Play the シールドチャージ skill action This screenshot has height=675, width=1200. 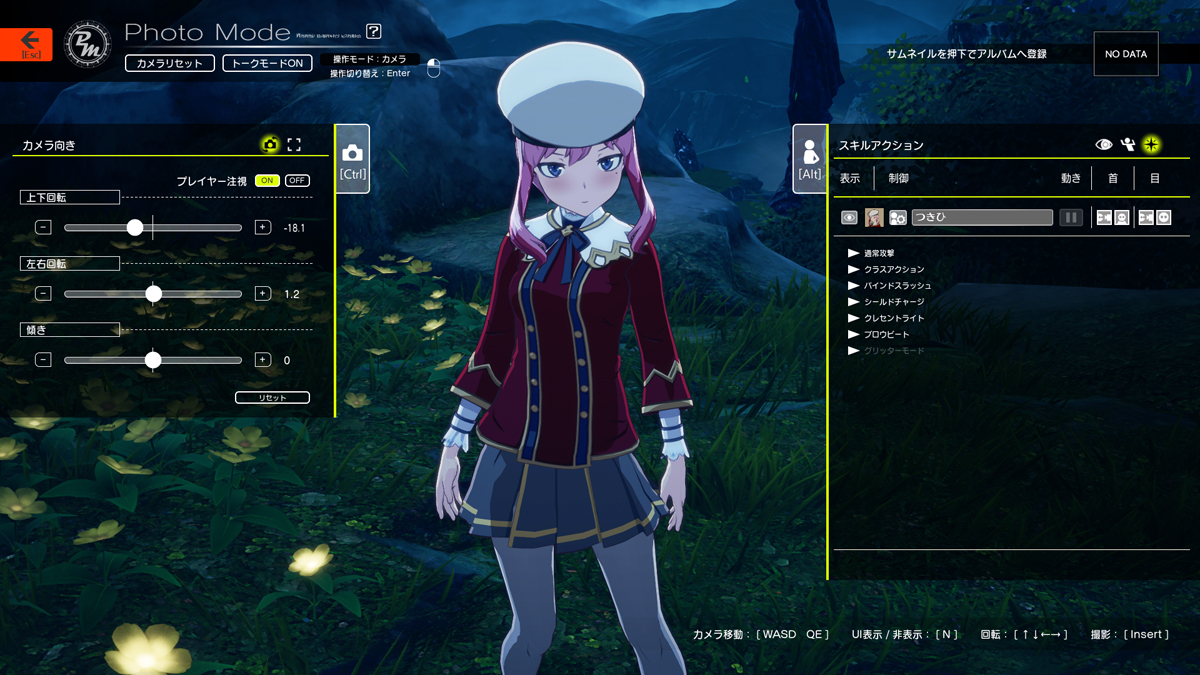854,302
